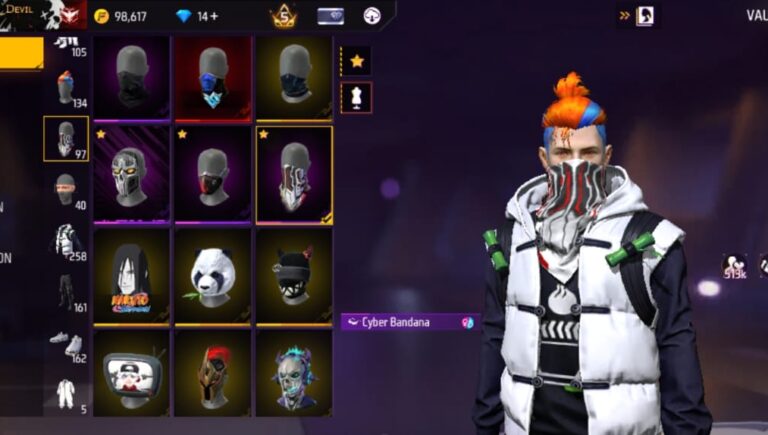The width and height of the screenshot is (768, 435).
Task: Pick the retro TV head item
Action: tap(132, 372)
